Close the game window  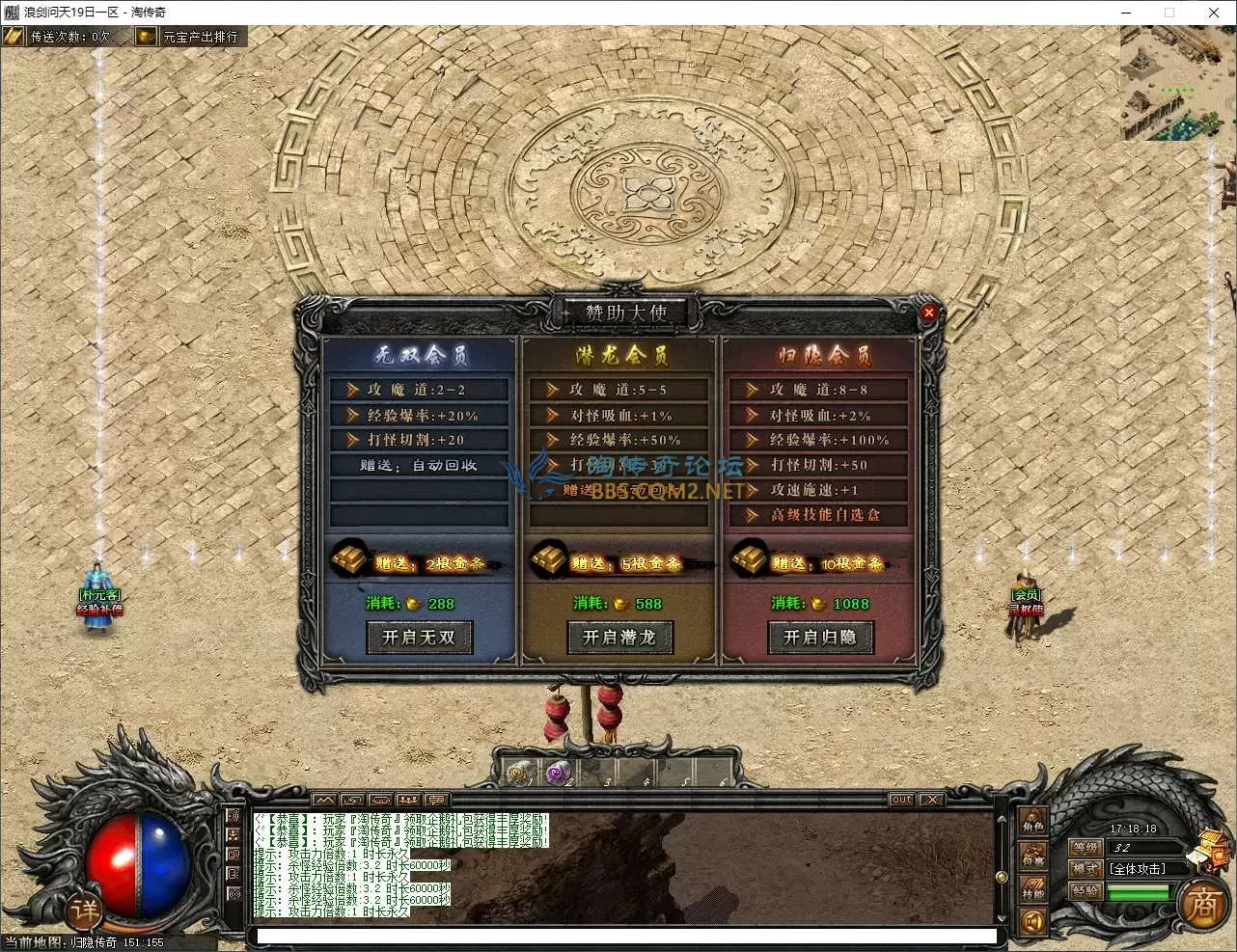coord(1214,13)
